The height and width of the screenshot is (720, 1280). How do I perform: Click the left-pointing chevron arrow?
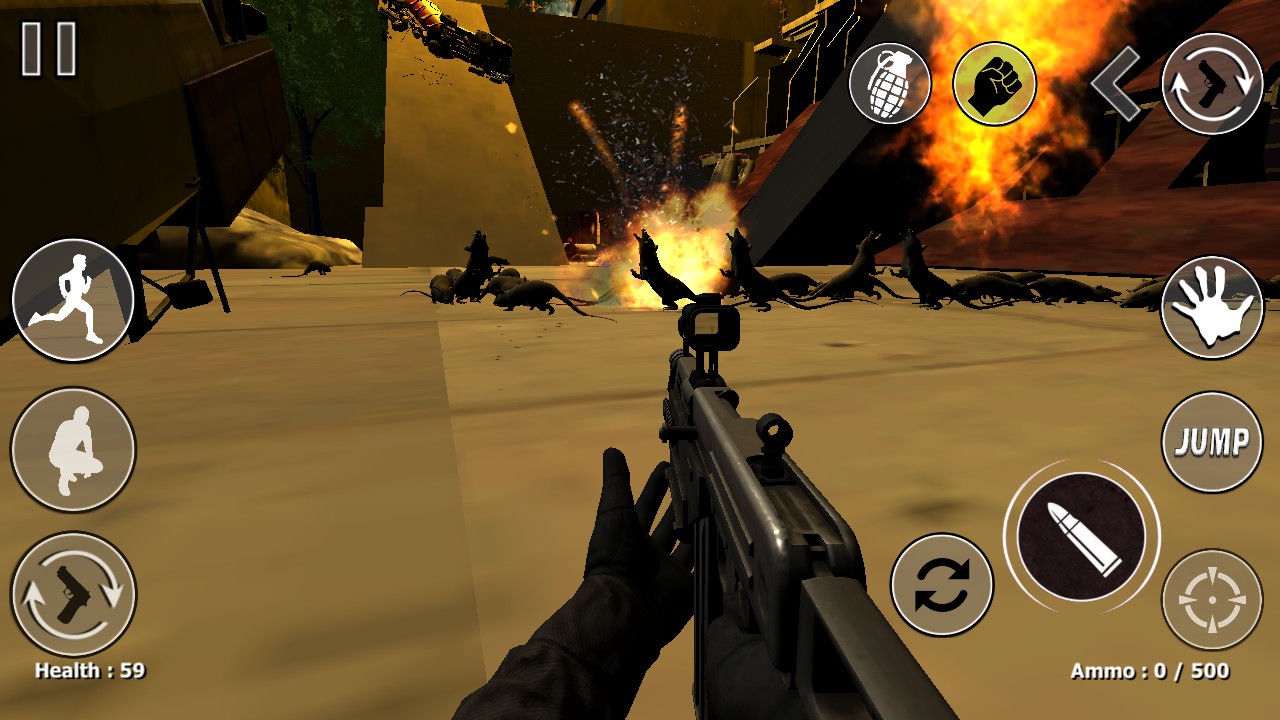pyautogui.click(x=1116, y=84)
